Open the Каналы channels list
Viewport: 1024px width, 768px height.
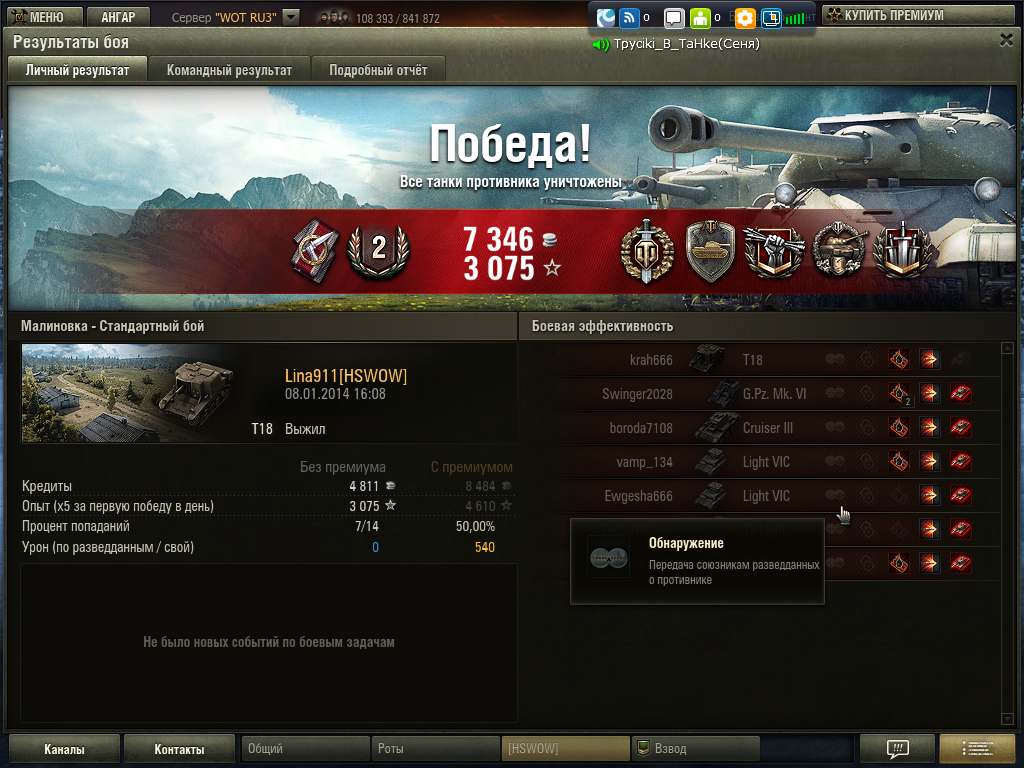coord(64,749)
